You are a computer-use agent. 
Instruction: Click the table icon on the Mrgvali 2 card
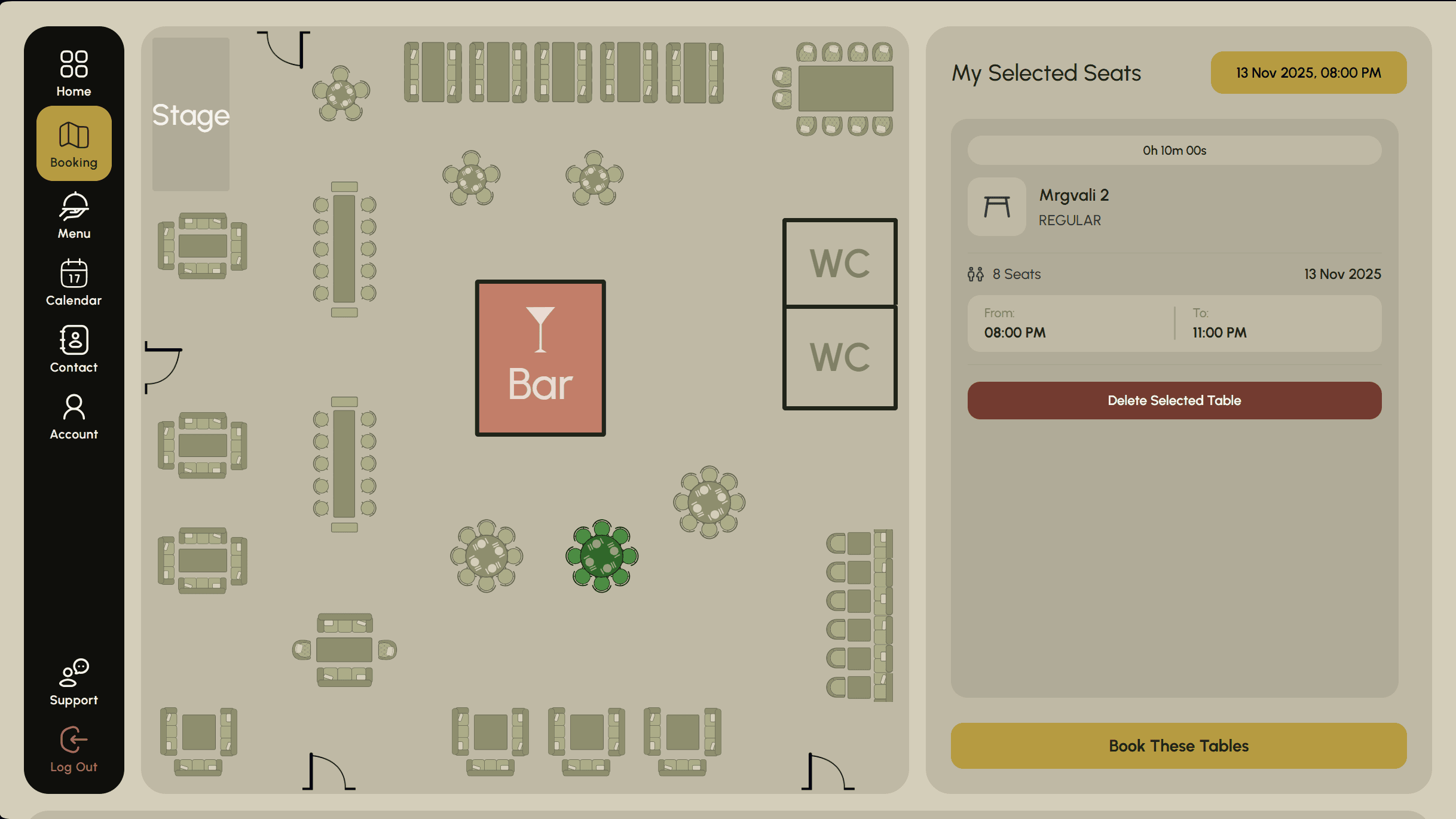point(996,206)
